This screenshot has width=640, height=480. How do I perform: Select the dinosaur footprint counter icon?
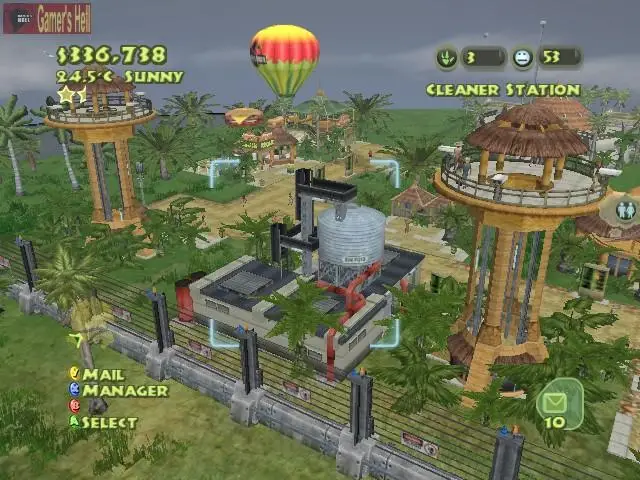447,58
